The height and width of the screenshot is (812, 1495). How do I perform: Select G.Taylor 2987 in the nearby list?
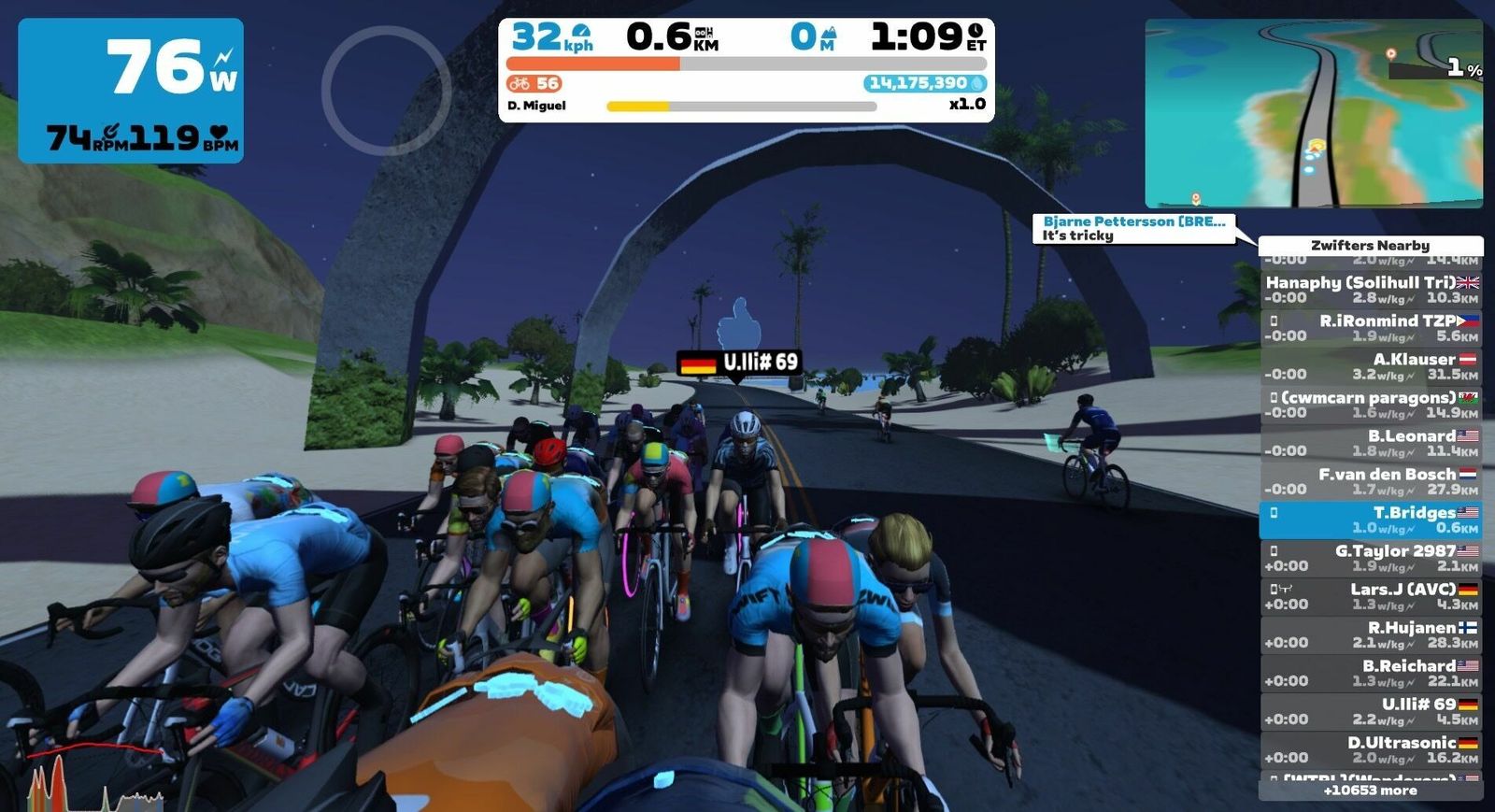[x=1371, y=558]
